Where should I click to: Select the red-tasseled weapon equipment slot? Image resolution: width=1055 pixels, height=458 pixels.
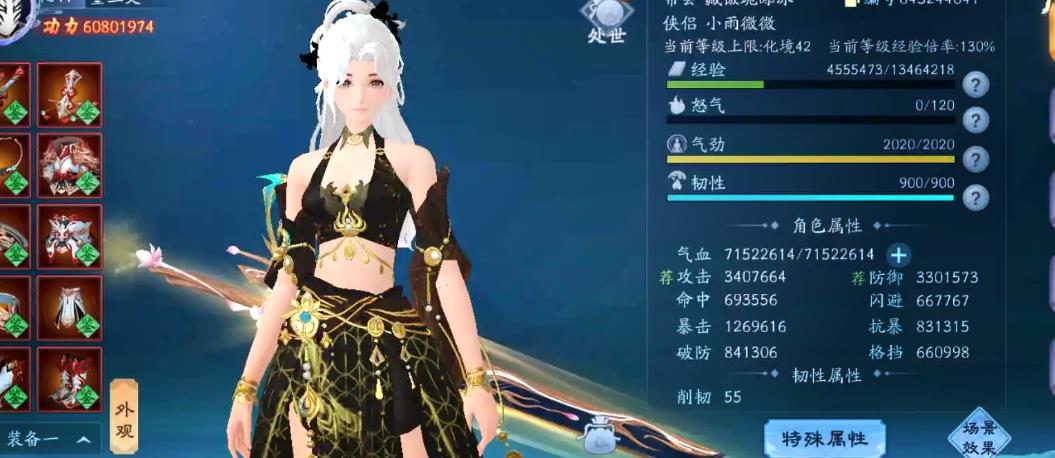(69, 95)
